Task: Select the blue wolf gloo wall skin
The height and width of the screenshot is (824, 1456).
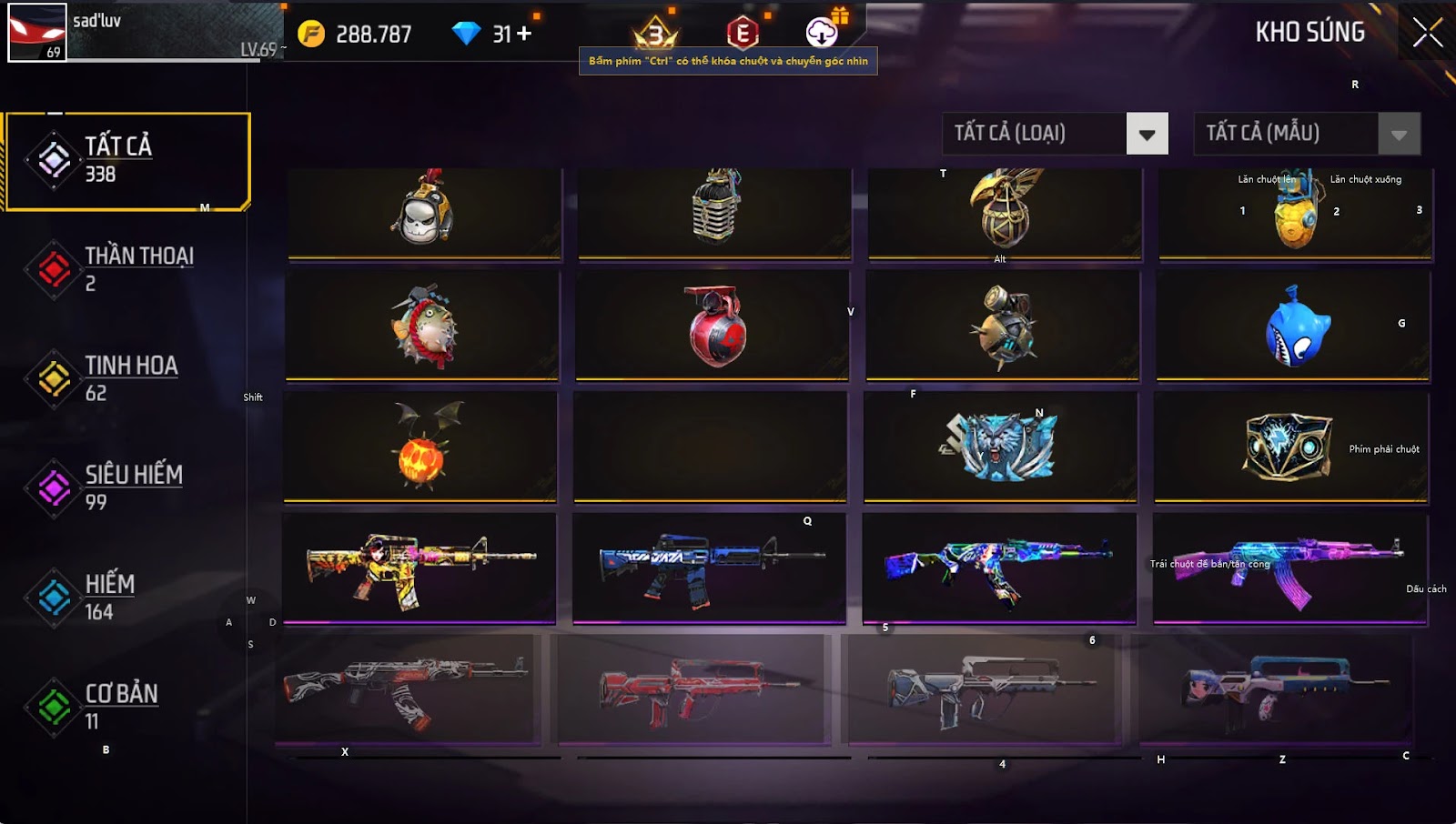Action: pyautogui.click(x=999, y=446)
